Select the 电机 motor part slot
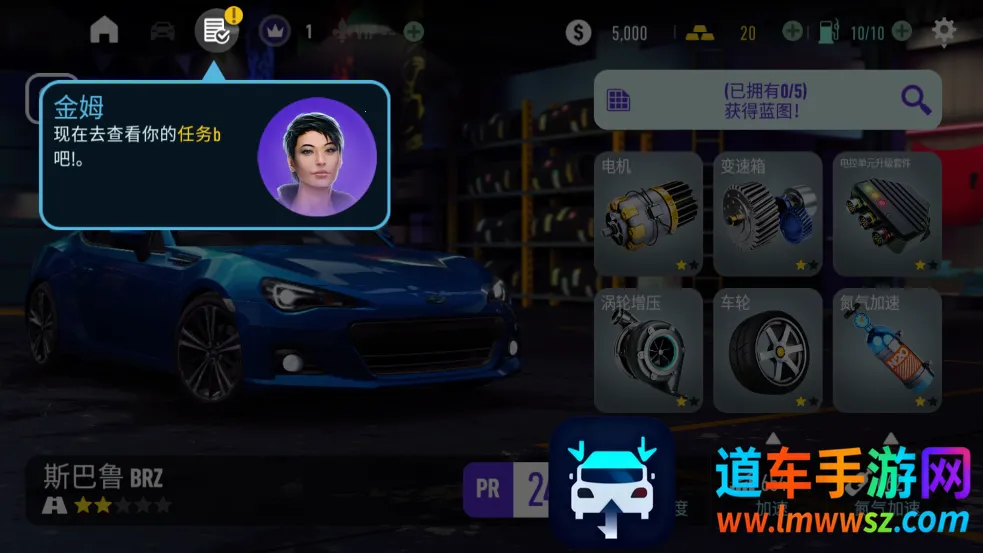 (x=648, y=214)
